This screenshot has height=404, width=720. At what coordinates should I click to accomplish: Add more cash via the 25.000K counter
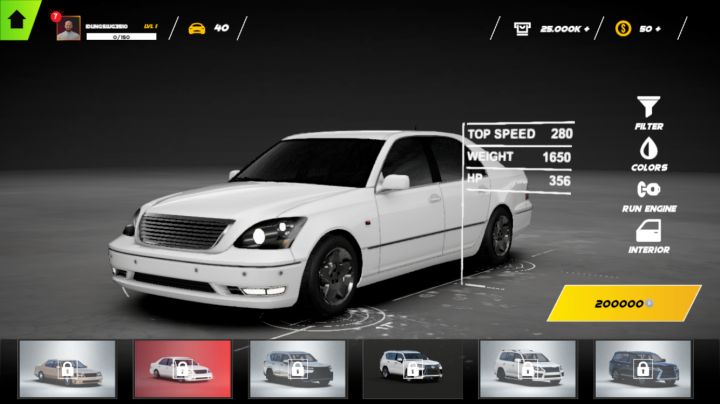553,28
